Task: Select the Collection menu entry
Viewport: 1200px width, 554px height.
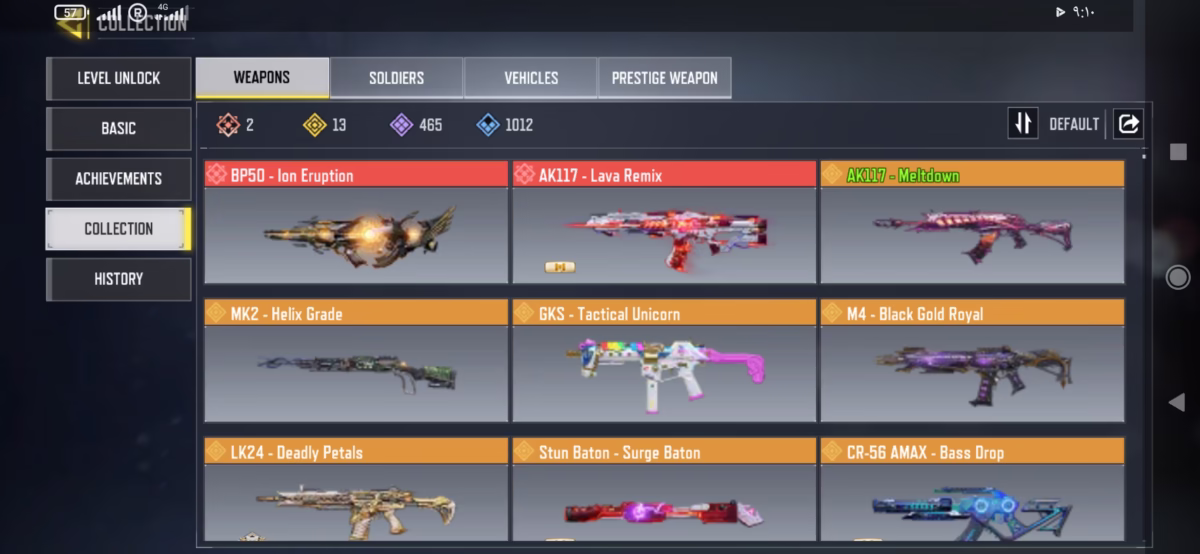Action: point(118,228)
